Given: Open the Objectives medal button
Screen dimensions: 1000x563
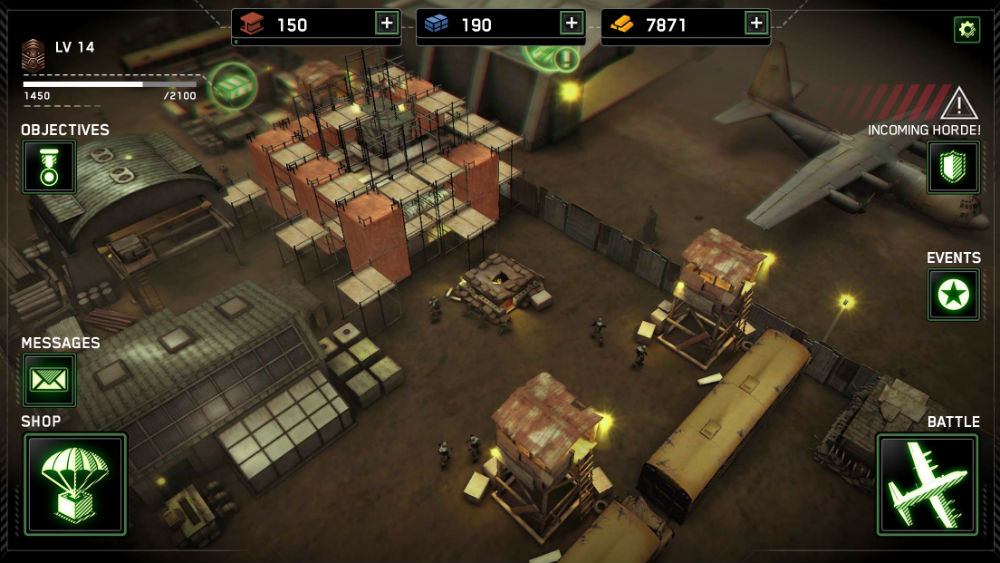Looking at the screenshot, I should pos(49,167).
